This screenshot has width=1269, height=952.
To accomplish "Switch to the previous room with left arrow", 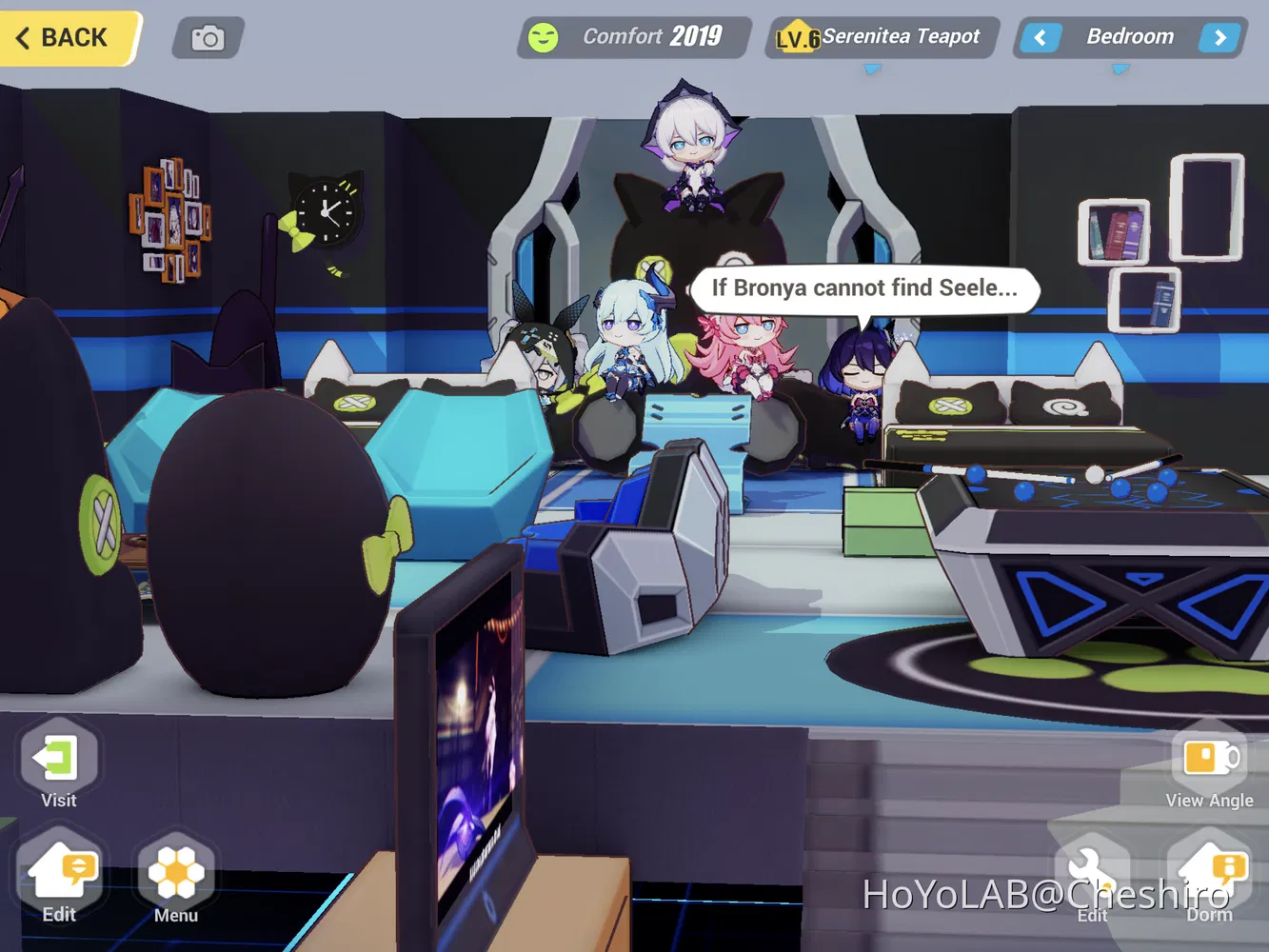I will 1040,37.
